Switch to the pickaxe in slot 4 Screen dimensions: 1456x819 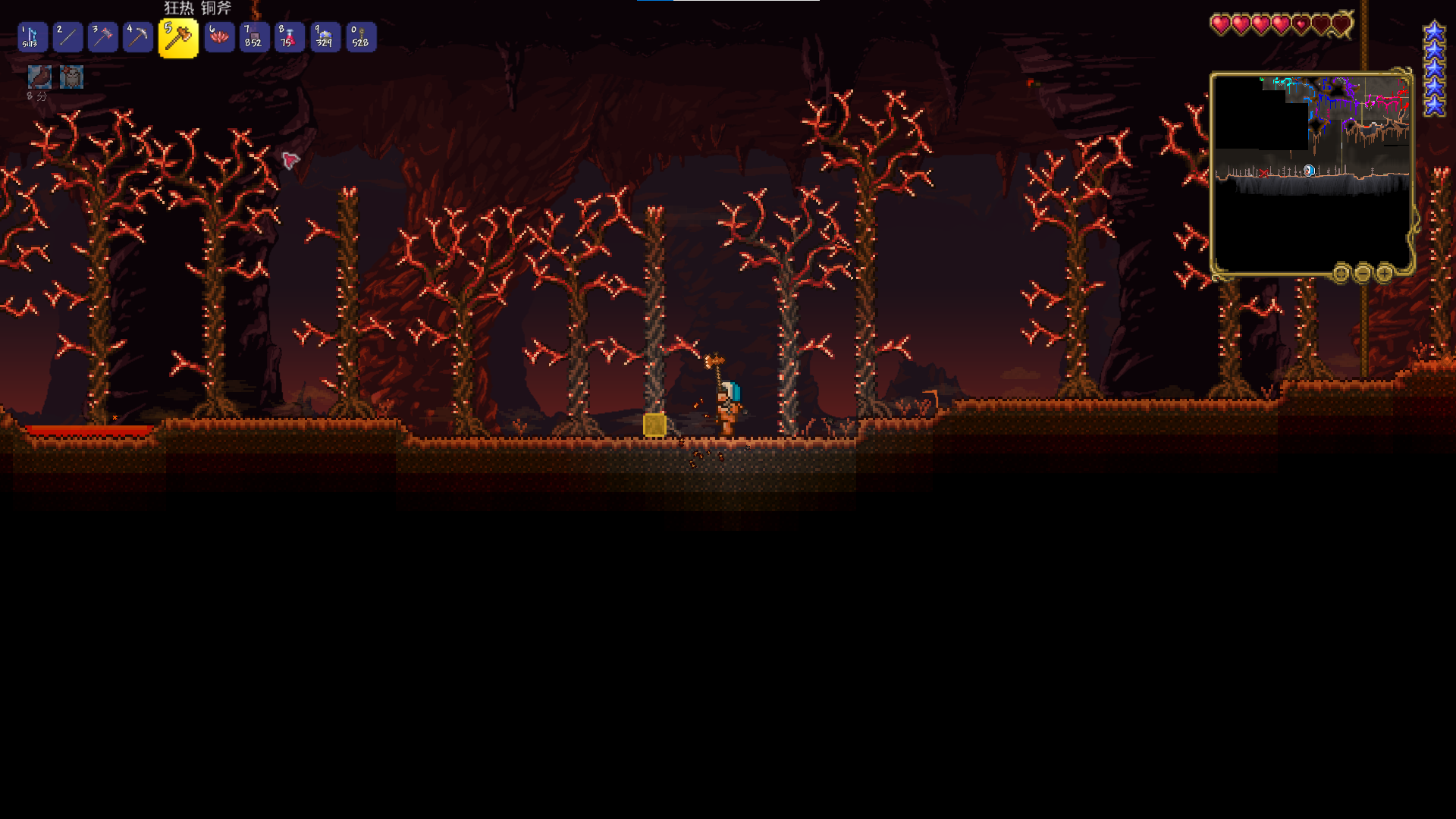point(138,37)
